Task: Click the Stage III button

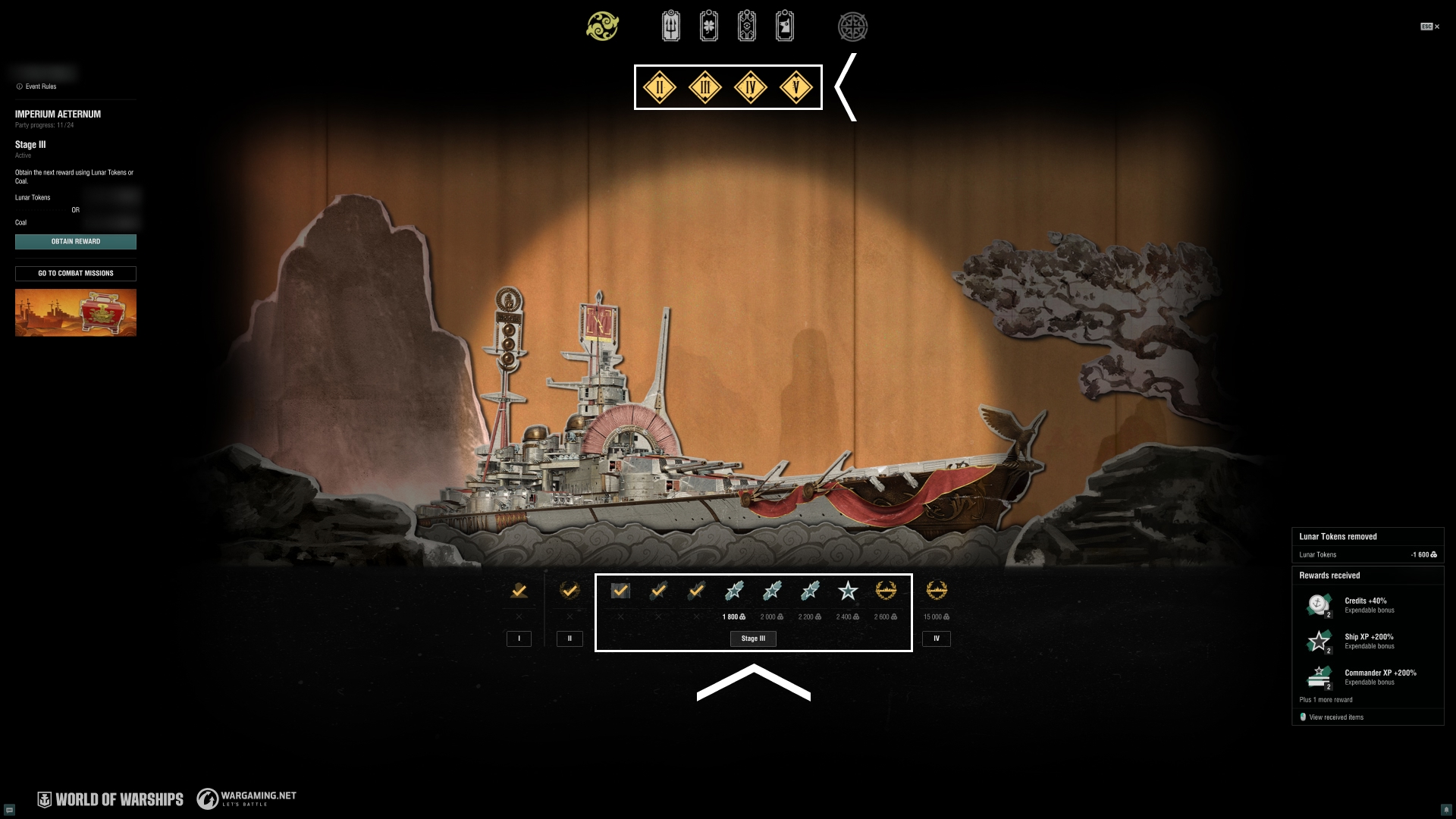Action: pos(753,639)
